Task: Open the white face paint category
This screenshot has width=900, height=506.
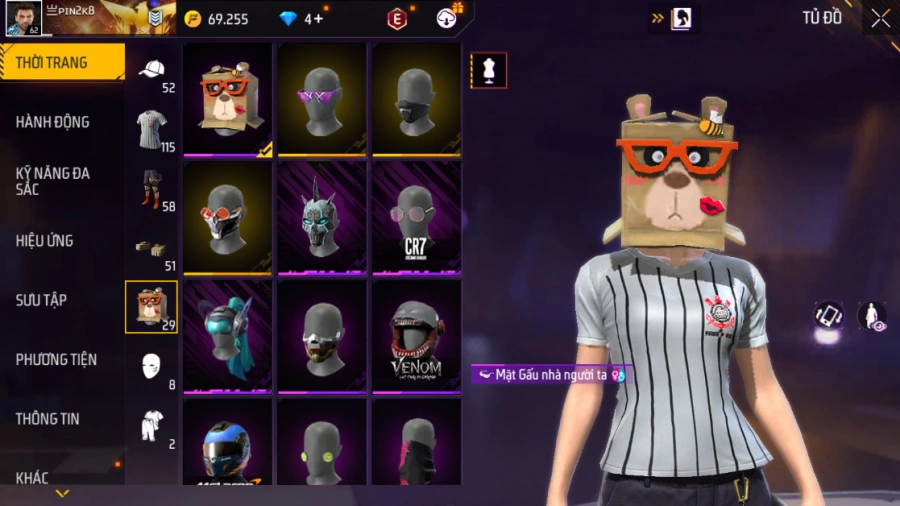Action: pyautogui.click(x=152, y=366)
